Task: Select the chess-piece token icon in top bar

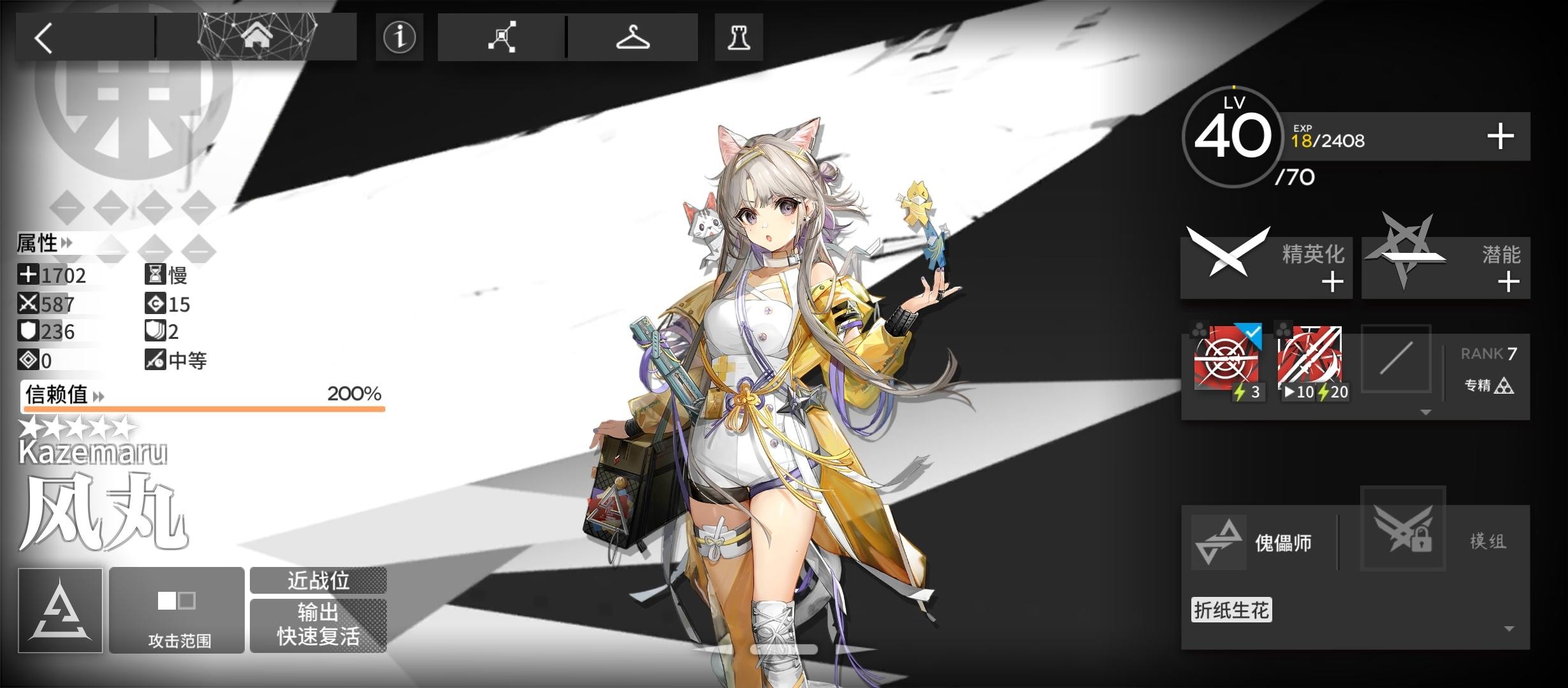Action: pyautogui.click(x=739, y=37)
